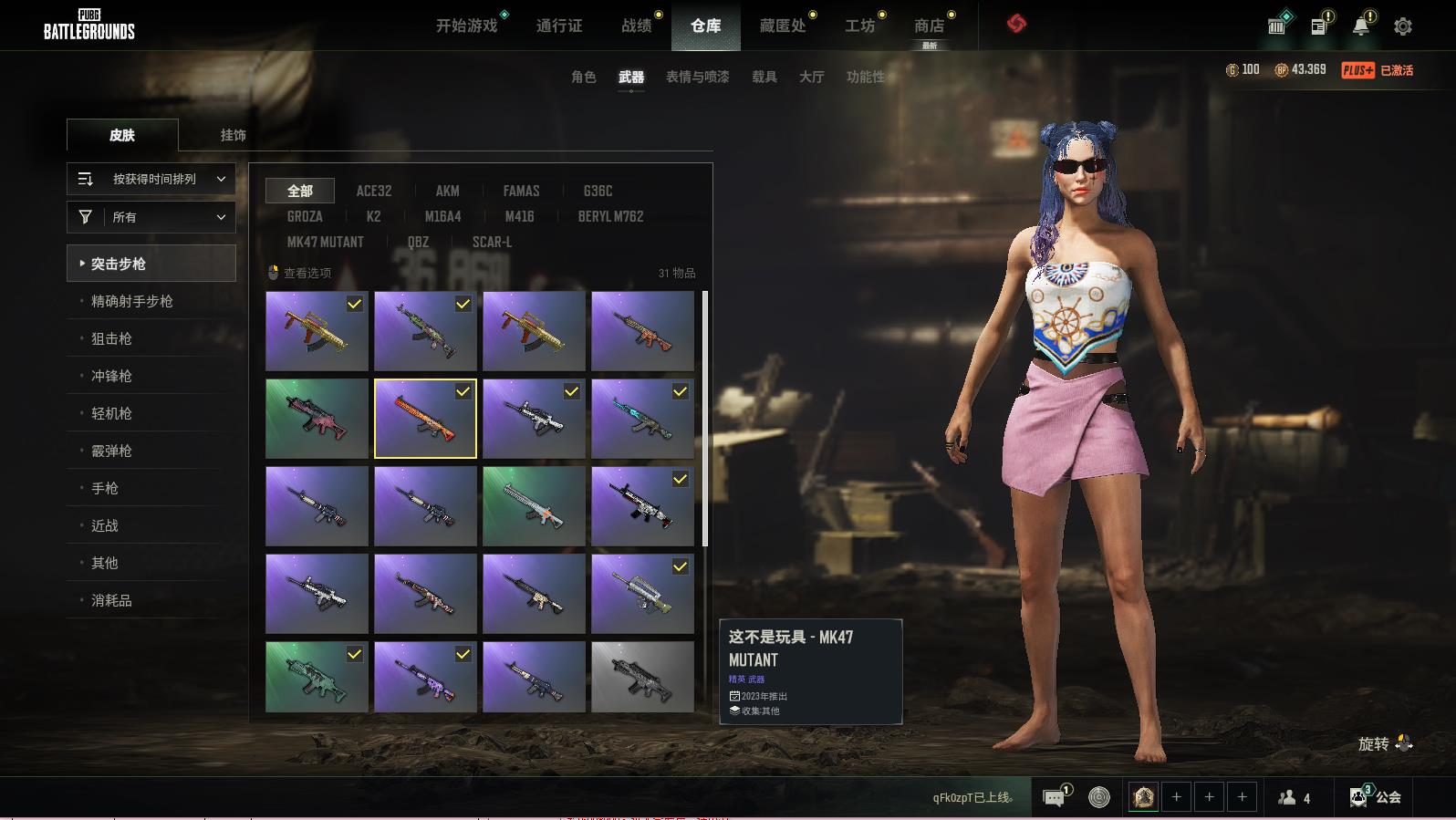Open the notifications bell
1456x820 pixels.
tap(1360, 26)
